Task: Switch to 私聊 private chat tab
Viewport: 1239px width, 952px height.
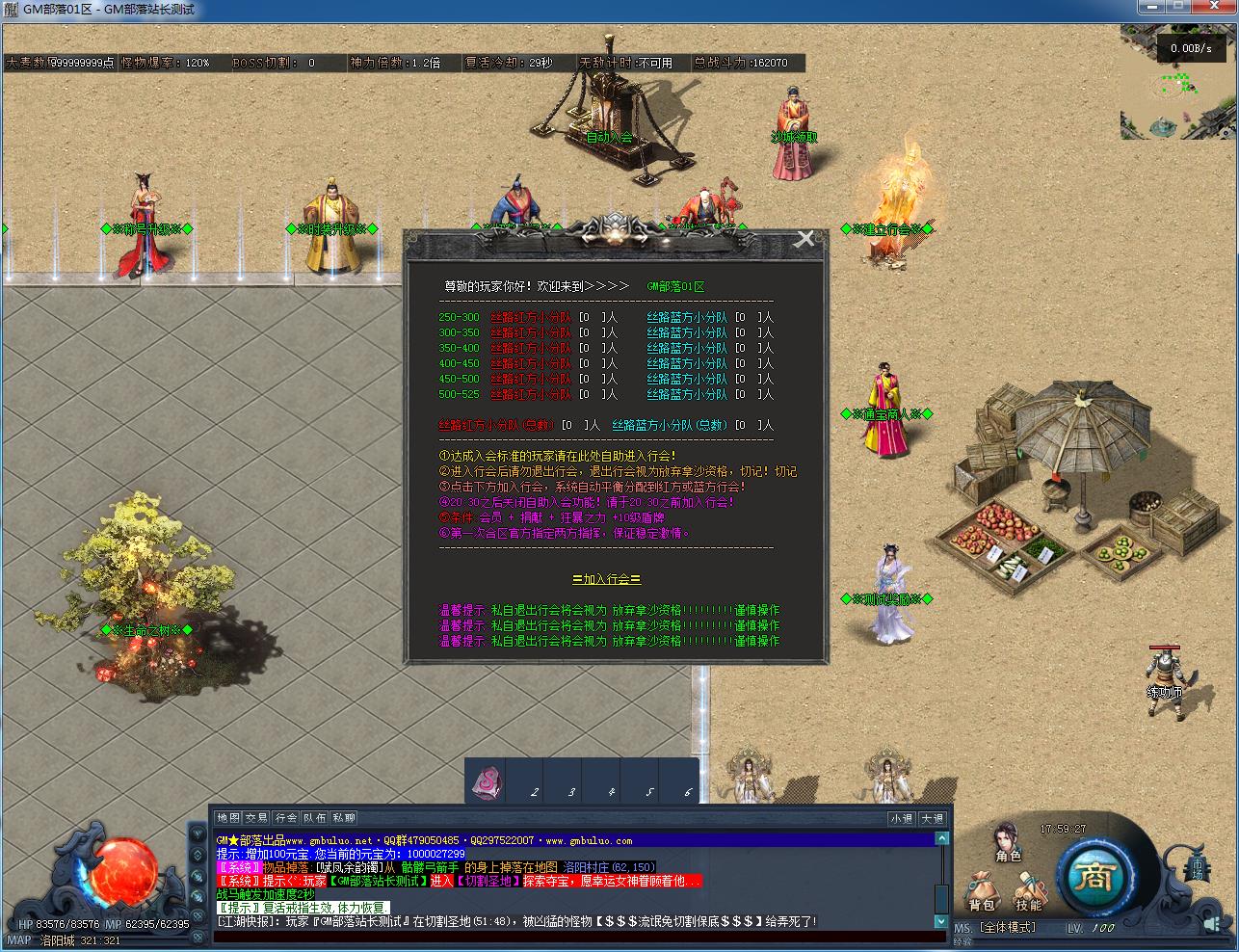Action: (x=343, y=818)
